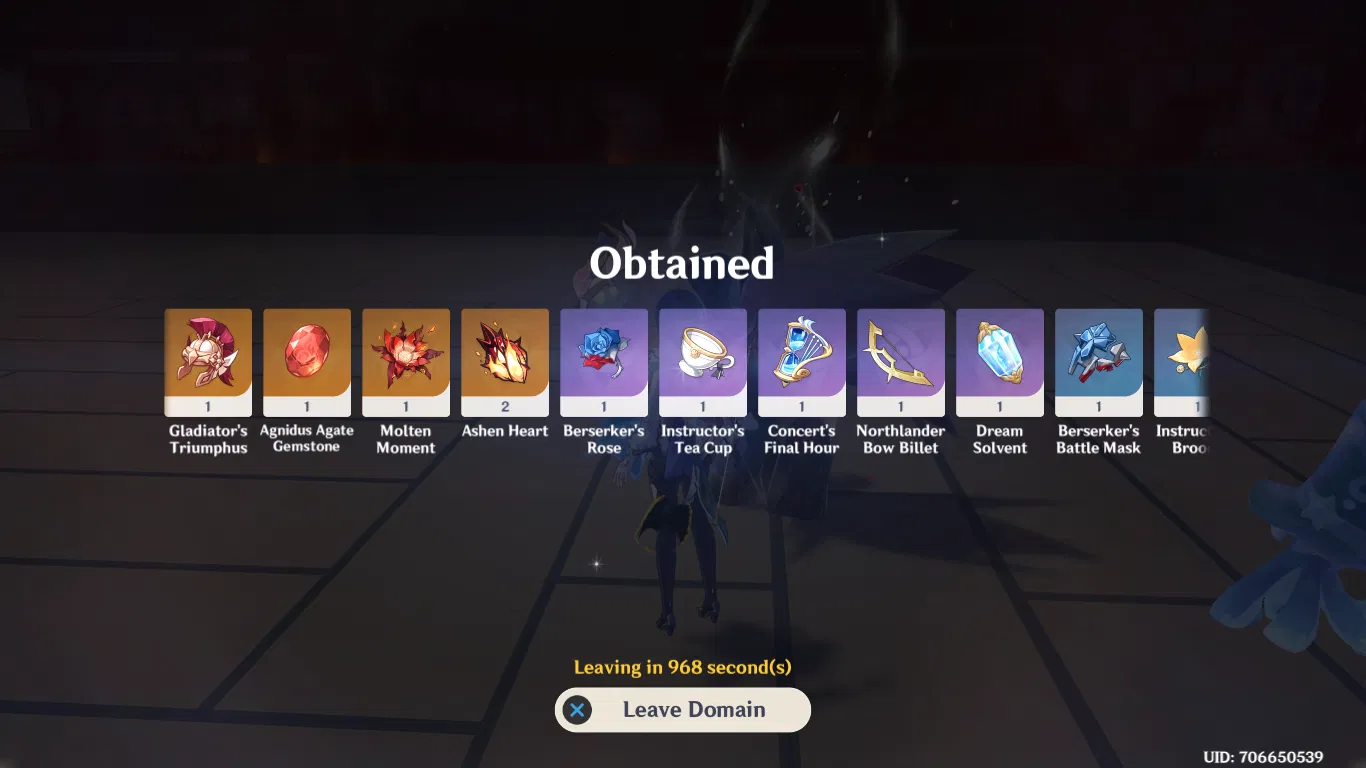The image size is (1366, 768).
Task: Click the Instructor's Tea Cup icon
Action: [703, 360]
